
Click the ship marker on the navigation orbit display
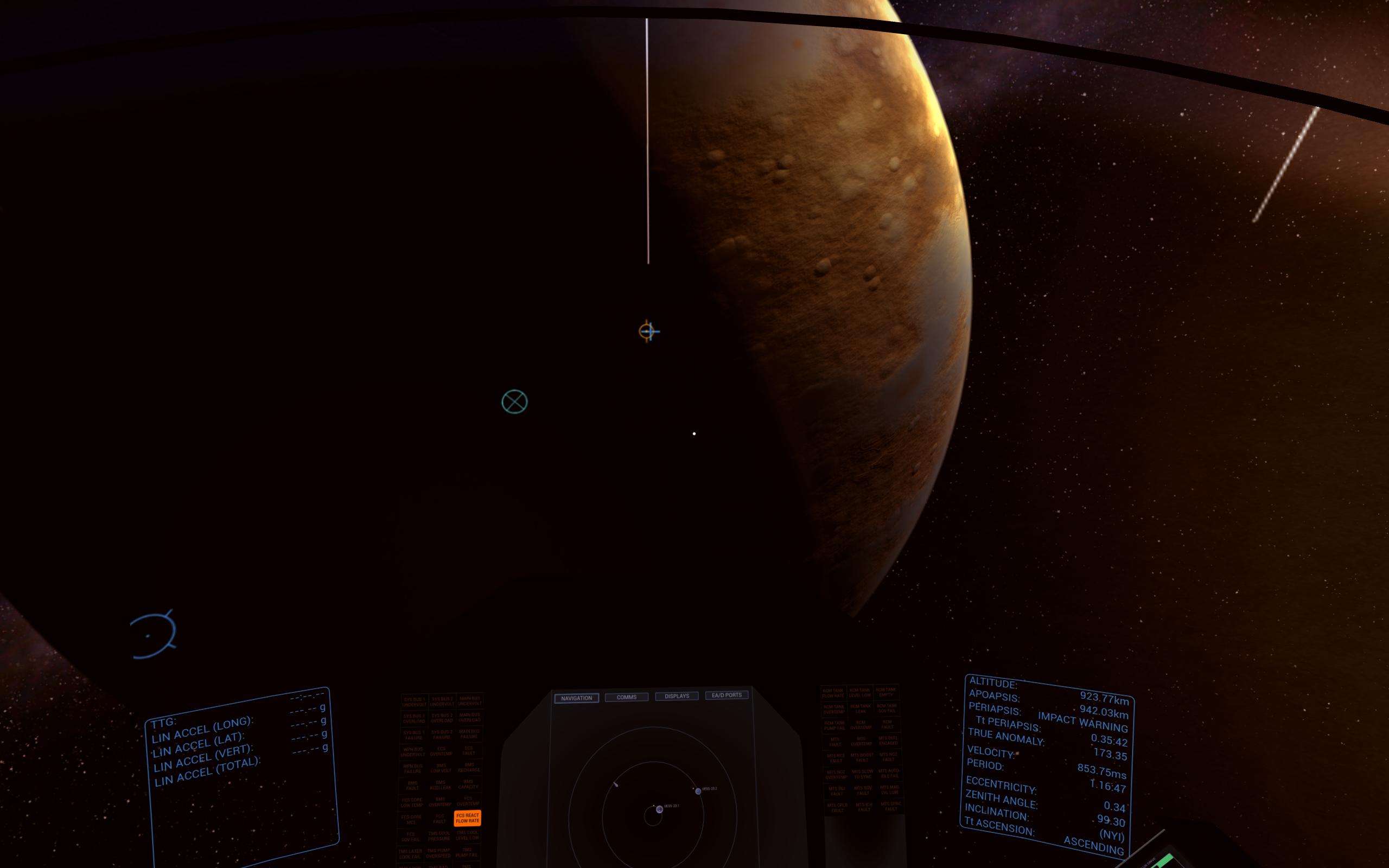[x=616, y=786]
